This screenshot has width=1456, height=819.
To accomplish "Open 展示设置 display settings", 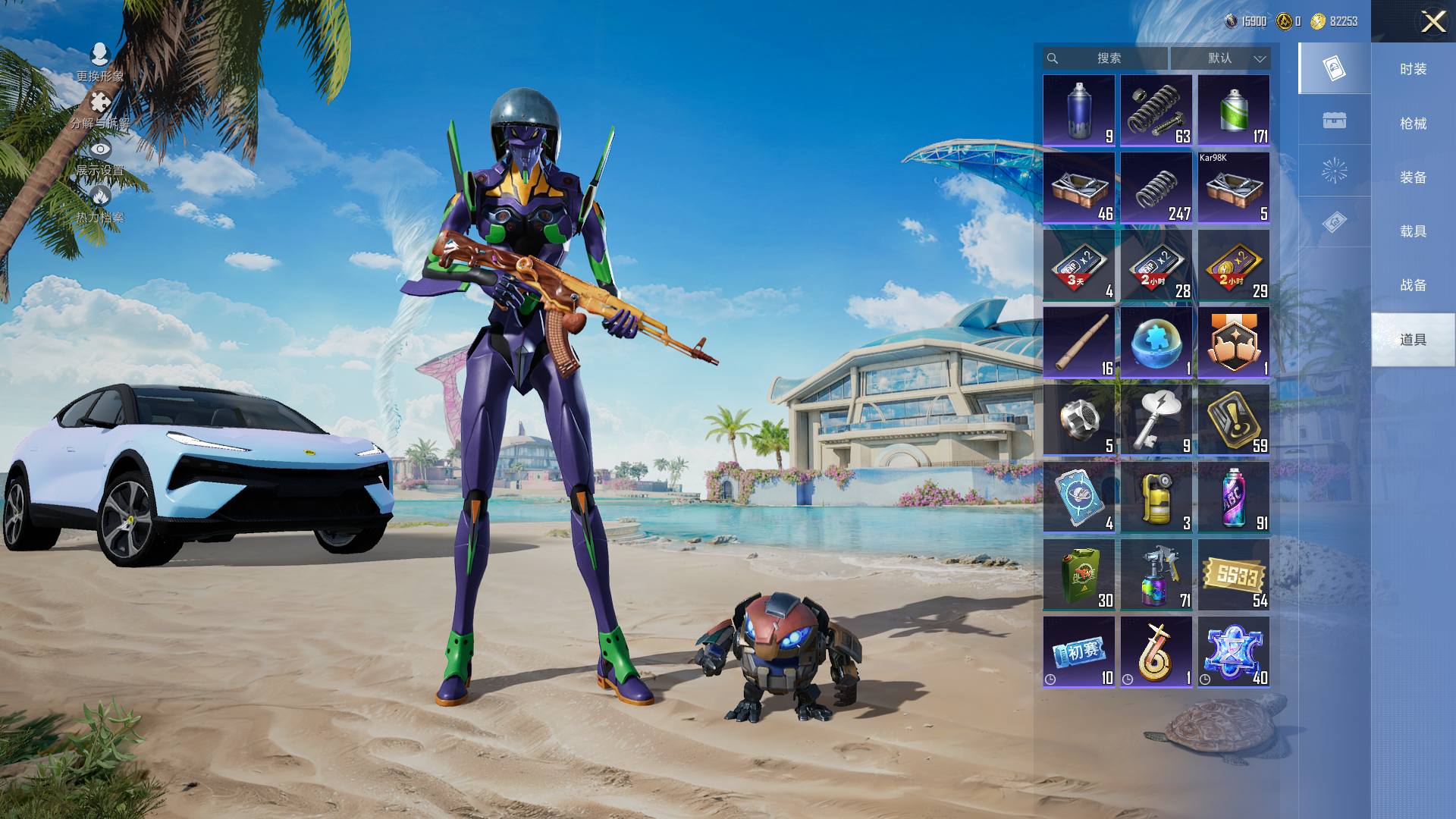I will tap(99, 158).
